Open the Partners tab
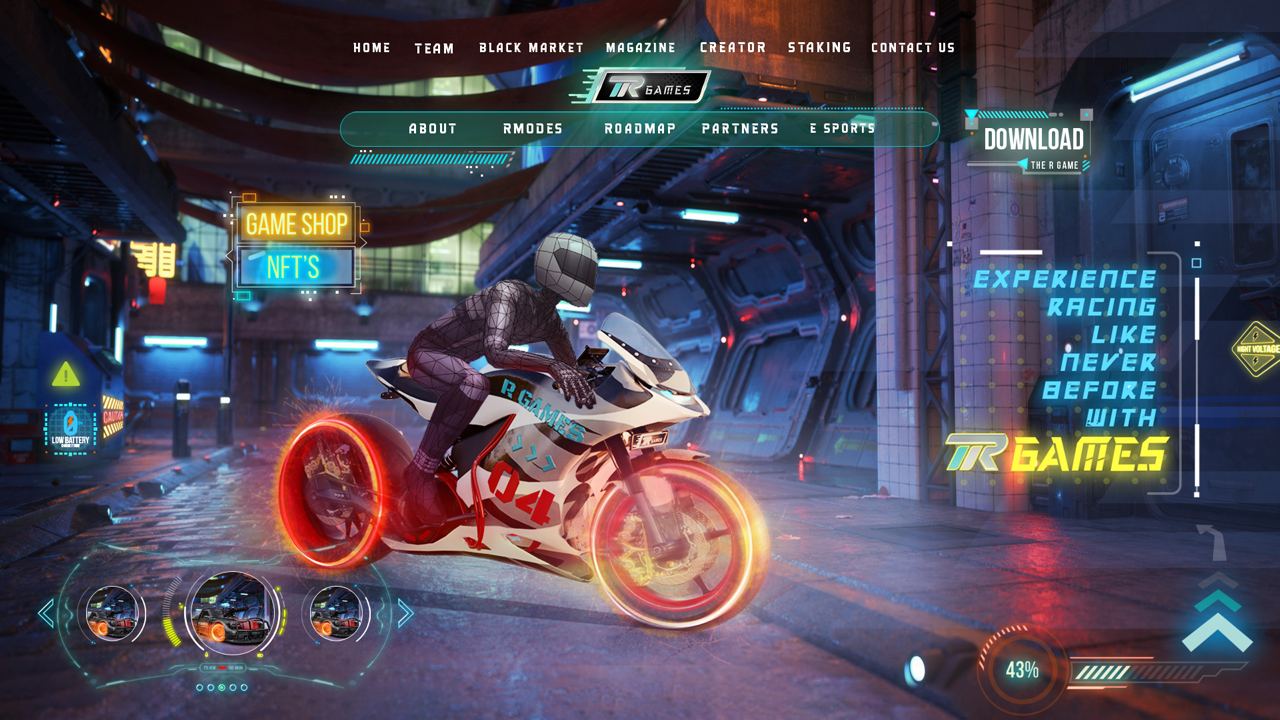 coord(740,129)
